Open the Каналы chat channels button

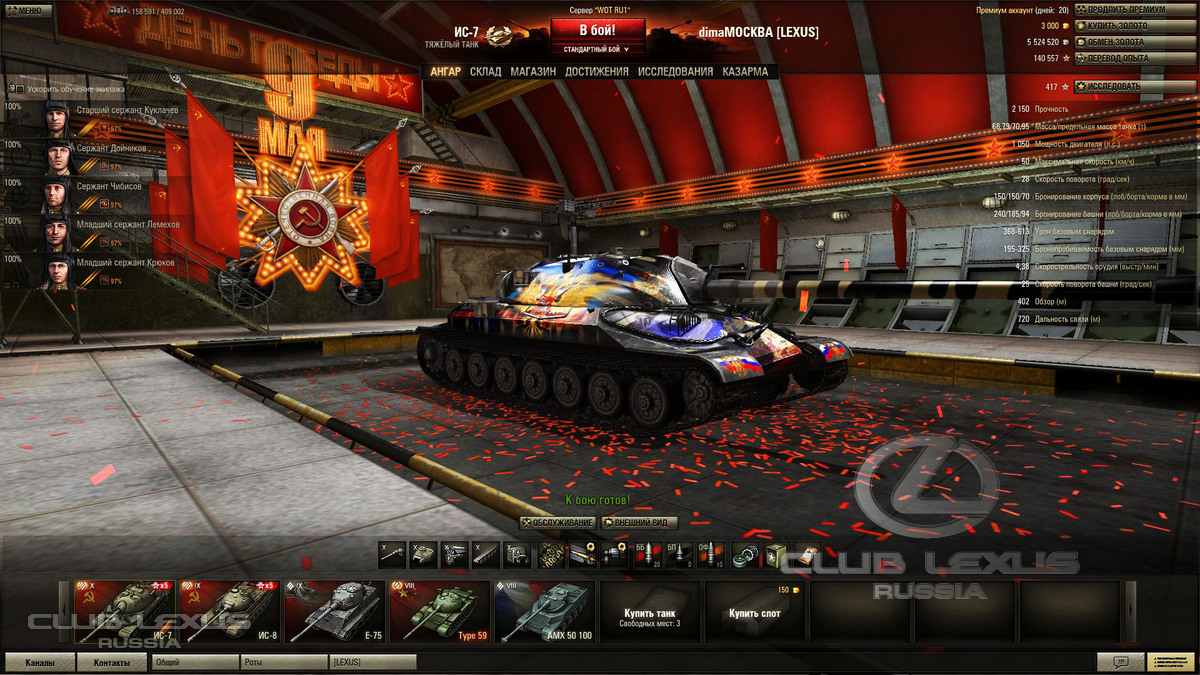(x=41, y=662)
